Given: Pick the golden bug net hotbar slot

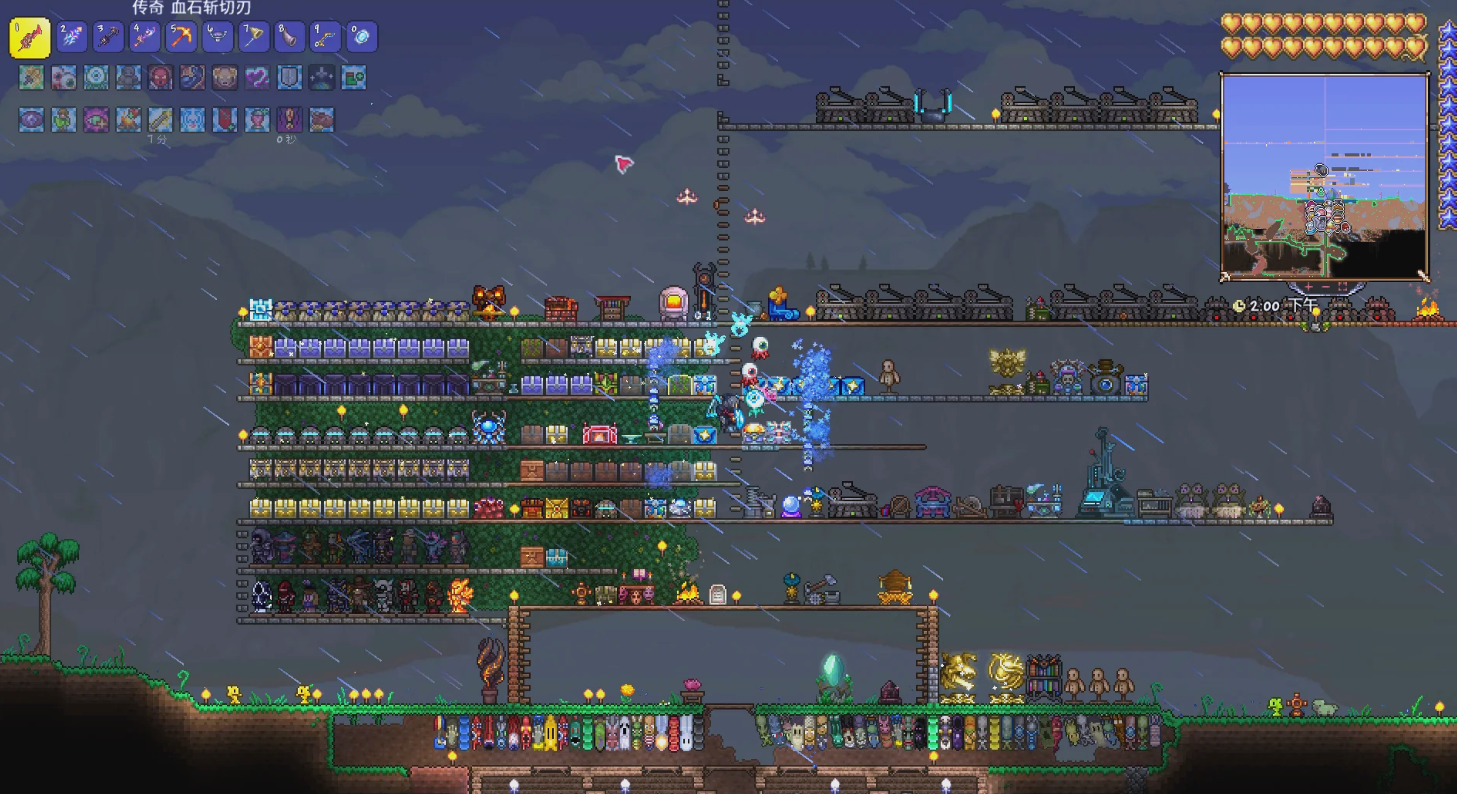Looking at the screenshot, I should [253, 37].
